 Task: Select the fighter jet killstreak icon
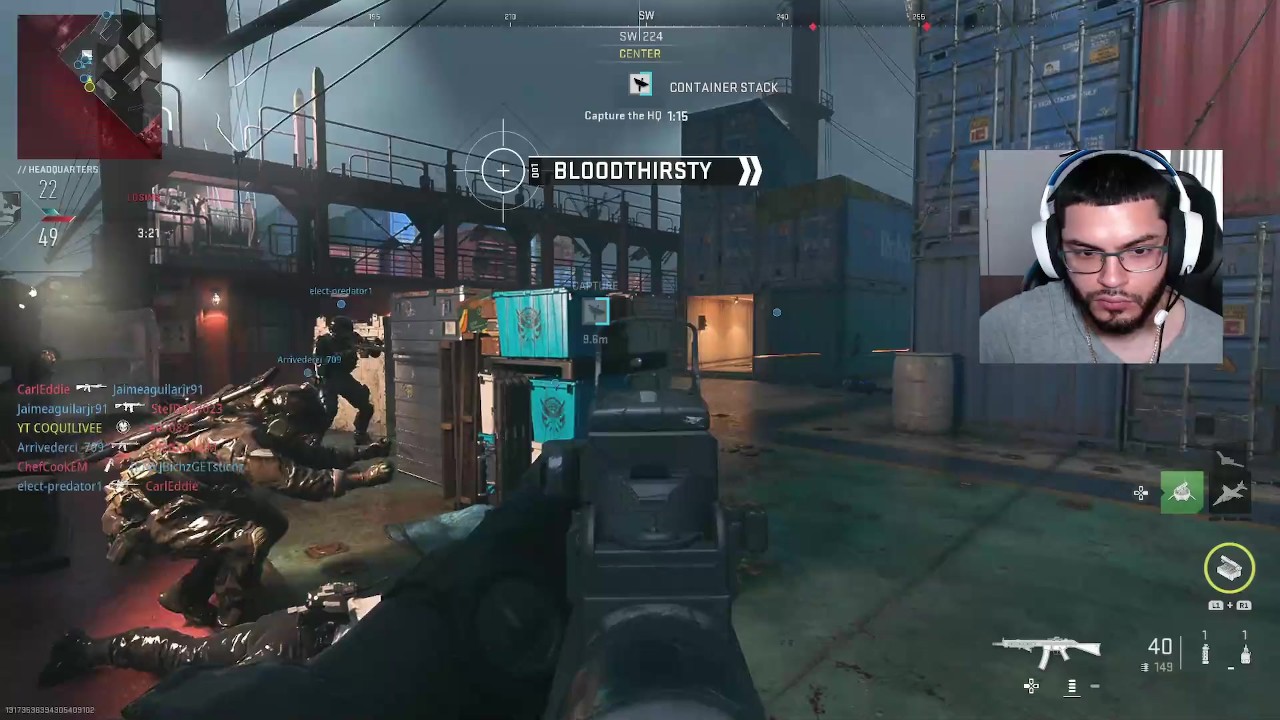[x=1231, y=493]
